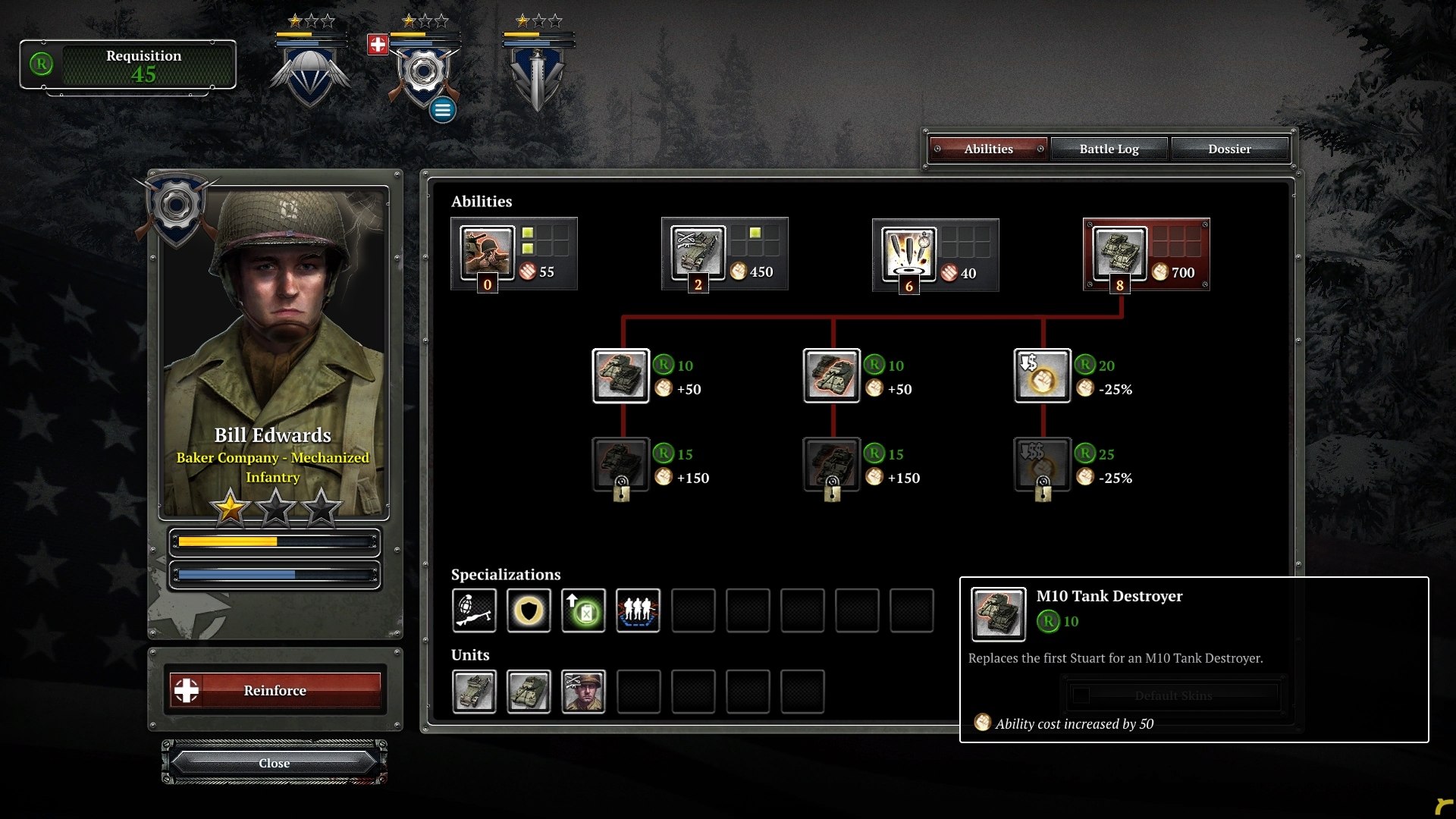Select the grenade rifle specialization icon
The width and height of the screenshot is (1456, 819).
(474, 610)
